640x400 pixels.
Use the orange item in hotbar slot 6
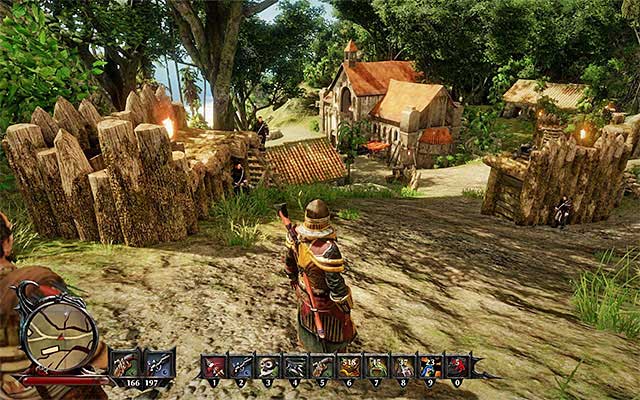[x=349, y=366]
